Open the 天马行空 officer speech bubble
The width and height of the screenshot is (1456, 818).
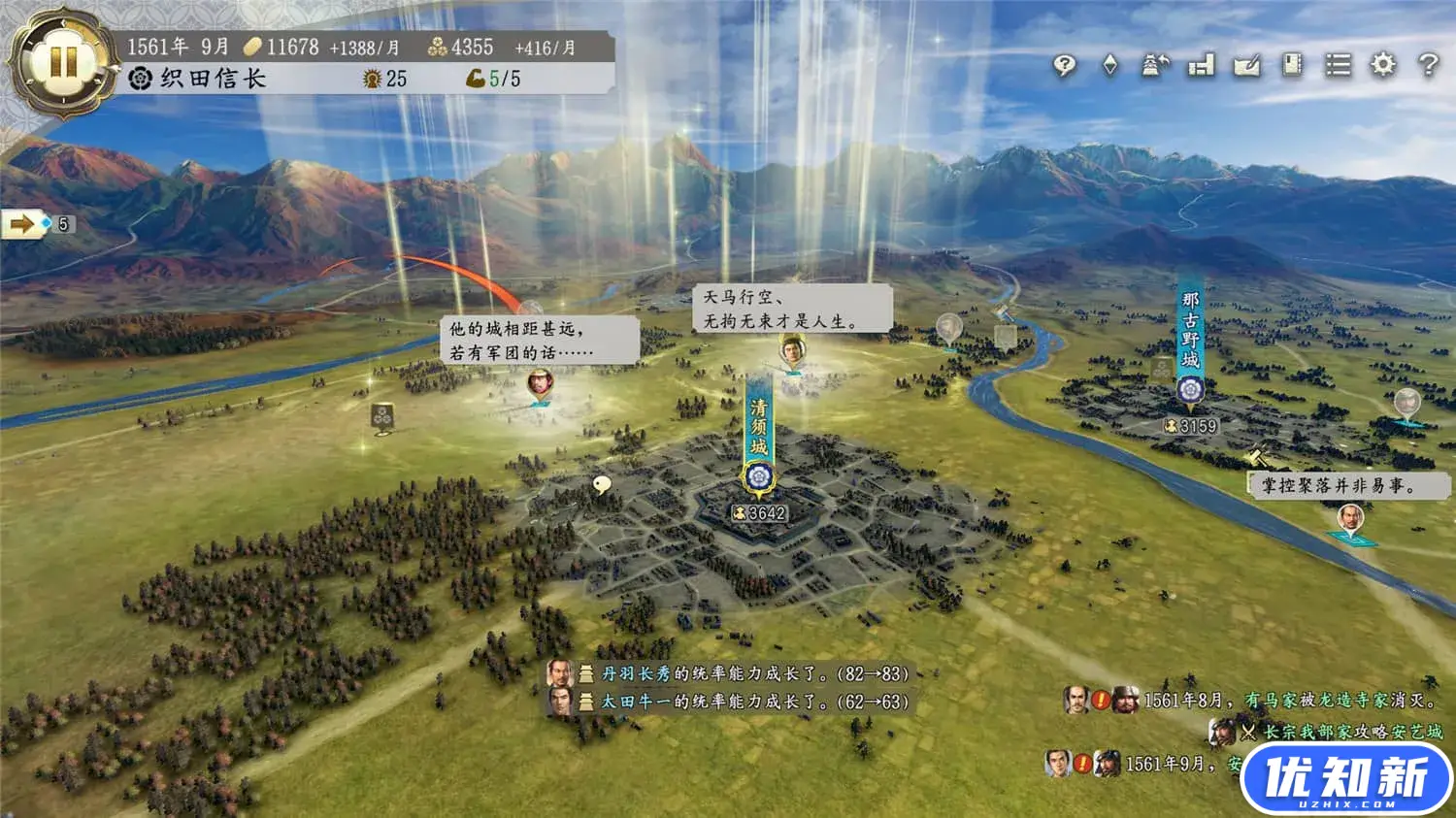coord(793,309)
